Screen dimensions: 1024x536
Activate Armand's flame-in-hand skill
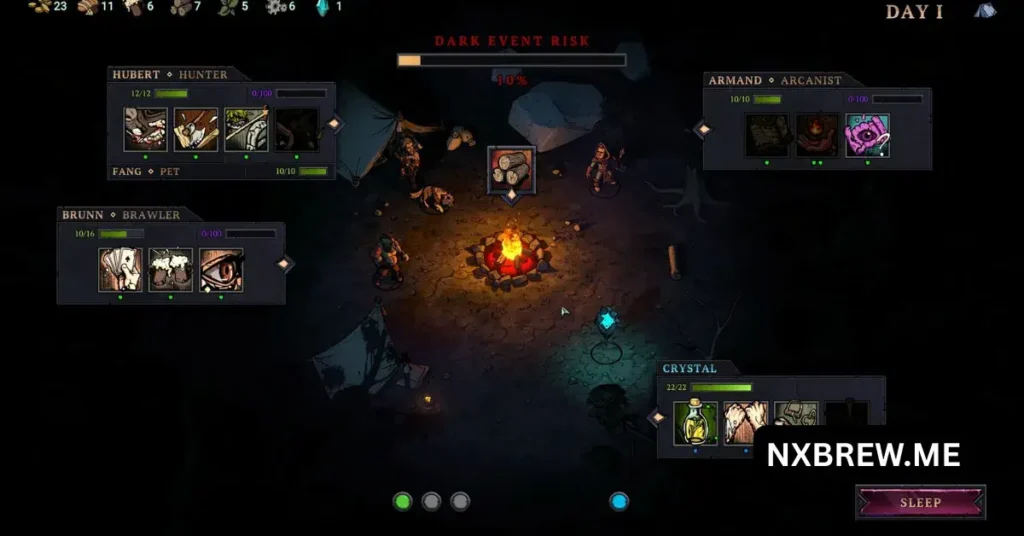[817, 136]
